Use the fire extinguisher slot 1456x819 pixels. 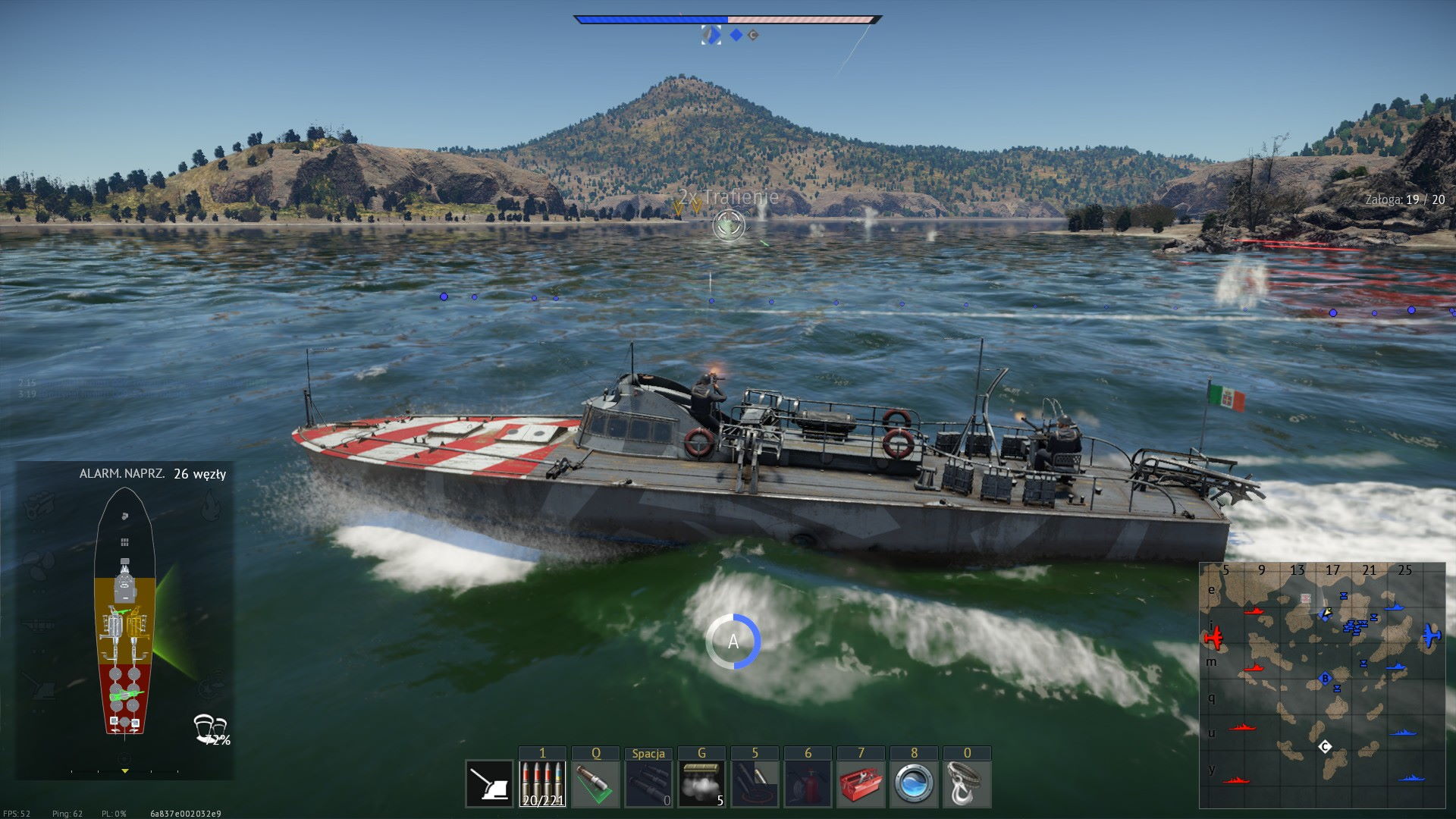pyautogui.click(x=808, y=783)
